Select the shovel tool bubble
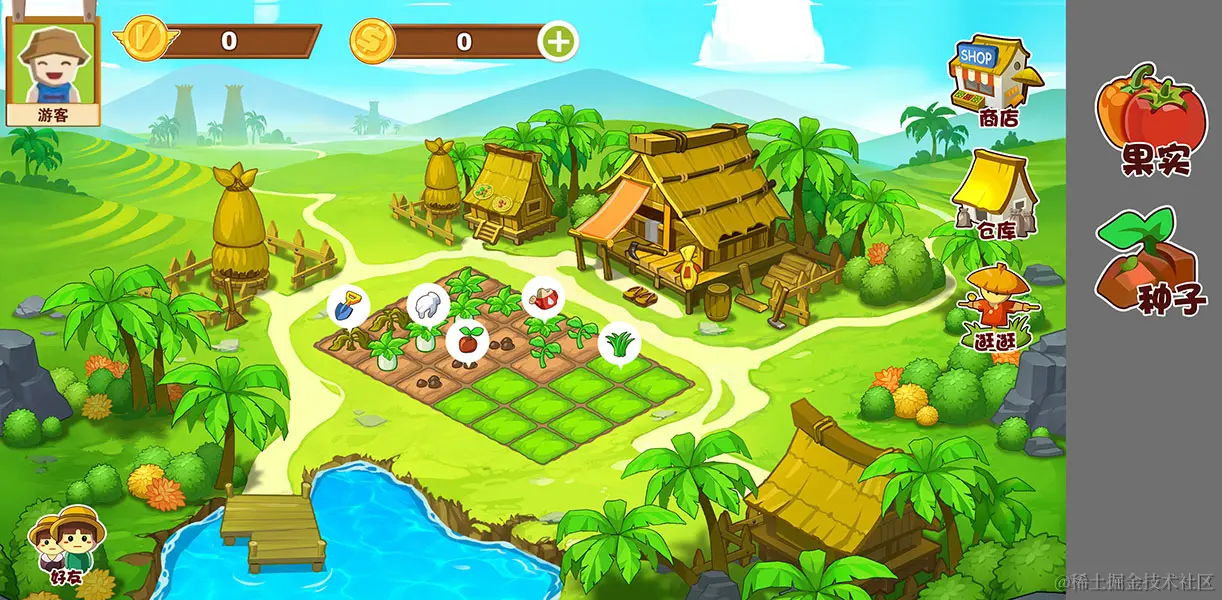This screenshot has width=1222, height=600. pos(347,305)
